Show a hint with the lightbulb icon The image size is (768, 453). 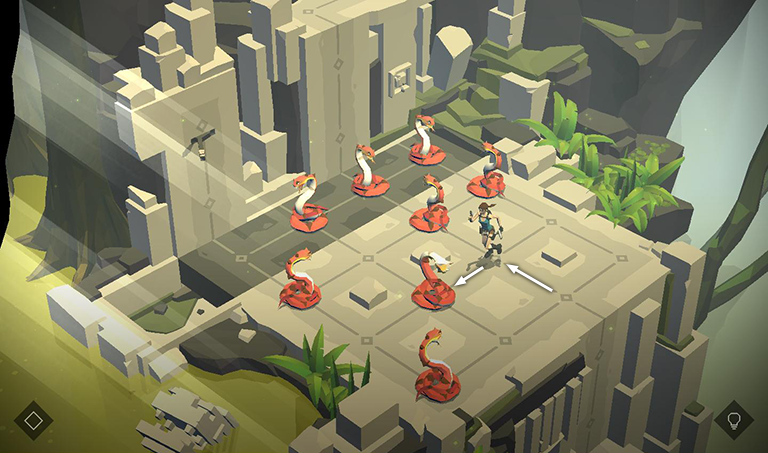tap(733, 419)
